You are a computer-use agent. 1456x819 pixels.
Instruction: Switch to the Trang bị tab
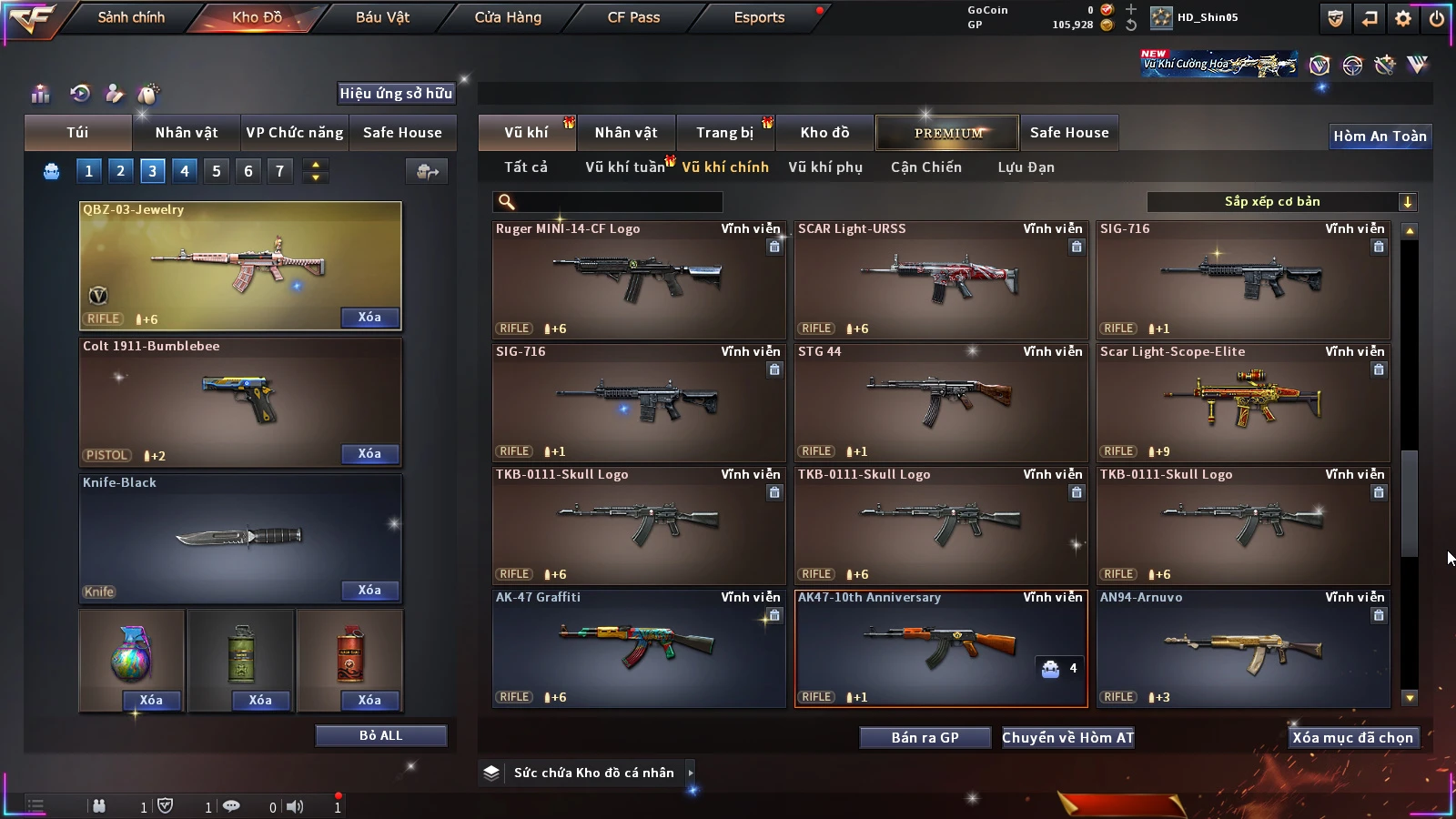(x=724, y=133)
